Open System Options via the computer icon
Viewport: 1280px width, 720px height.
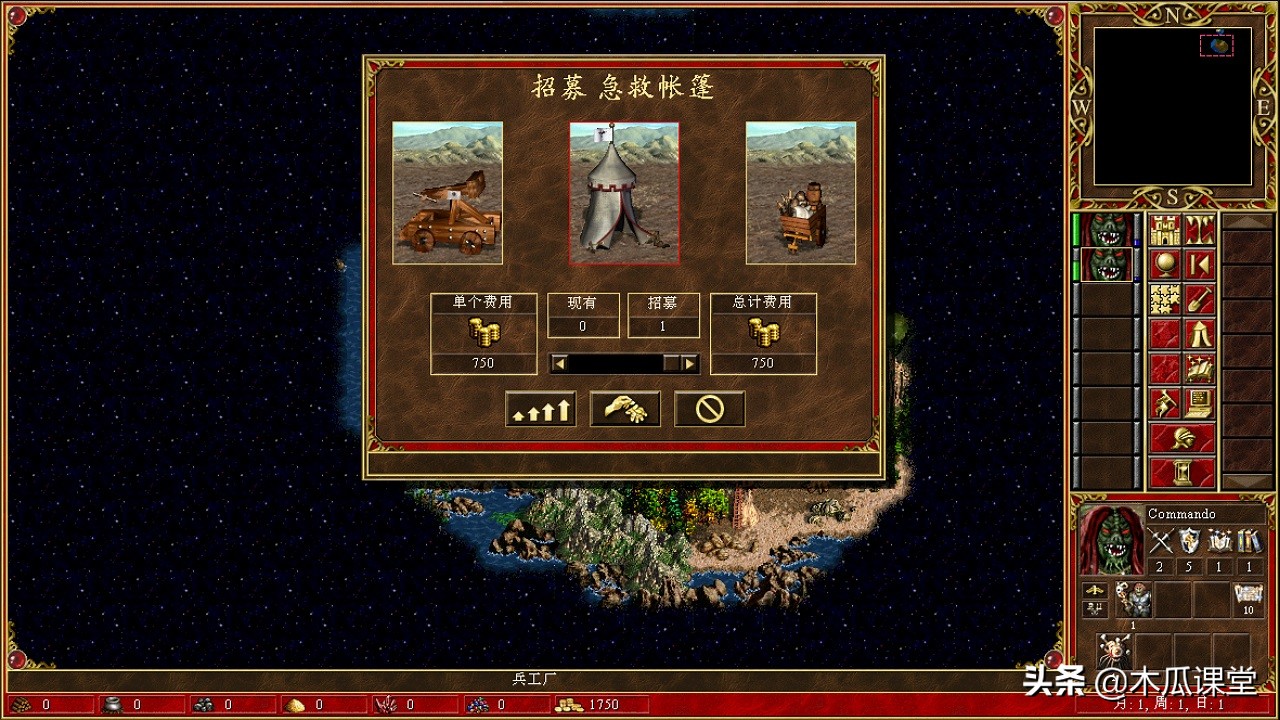tap(1197, 402)
